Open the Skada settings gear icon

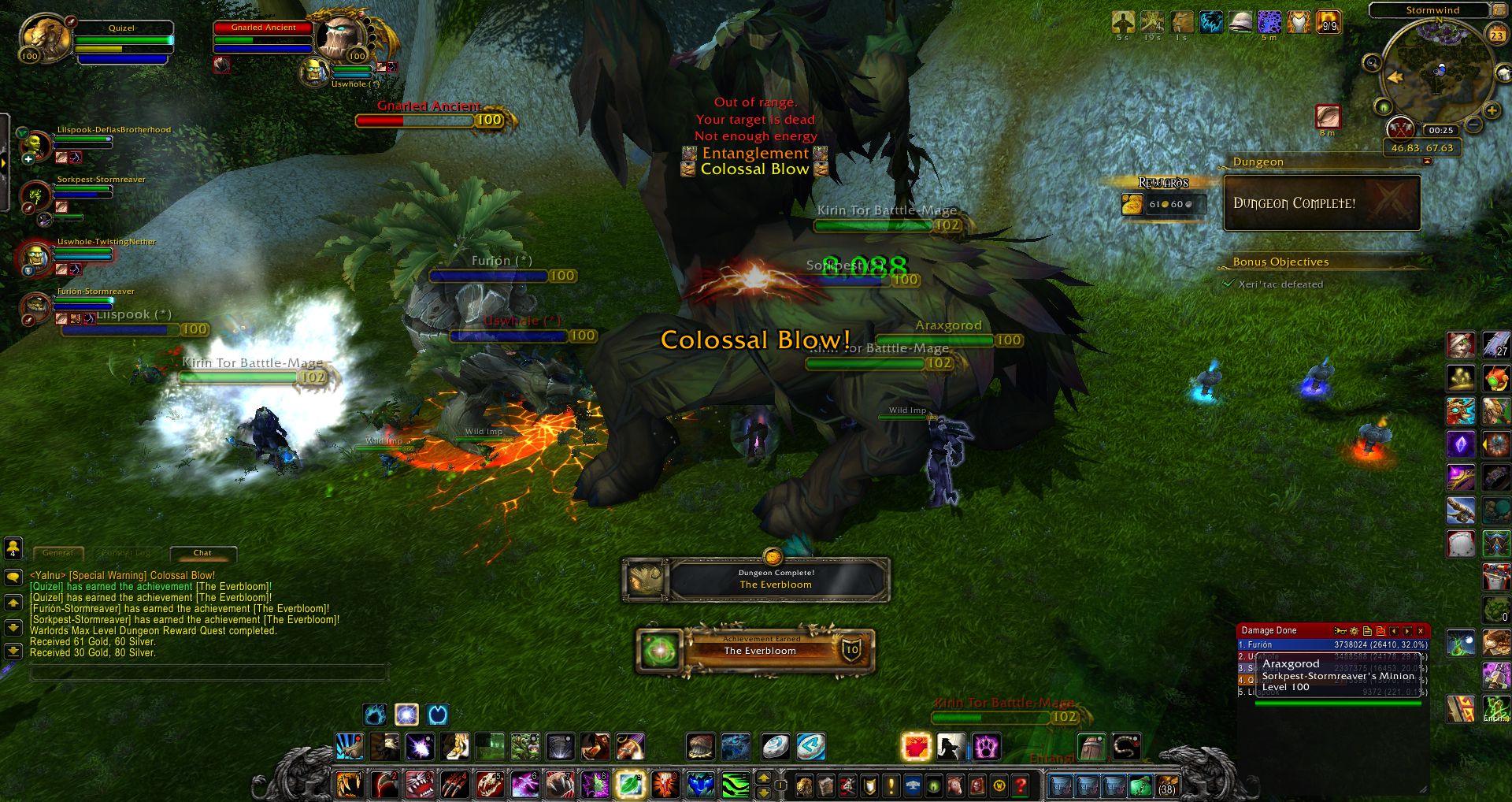(x=1354, y=631)
